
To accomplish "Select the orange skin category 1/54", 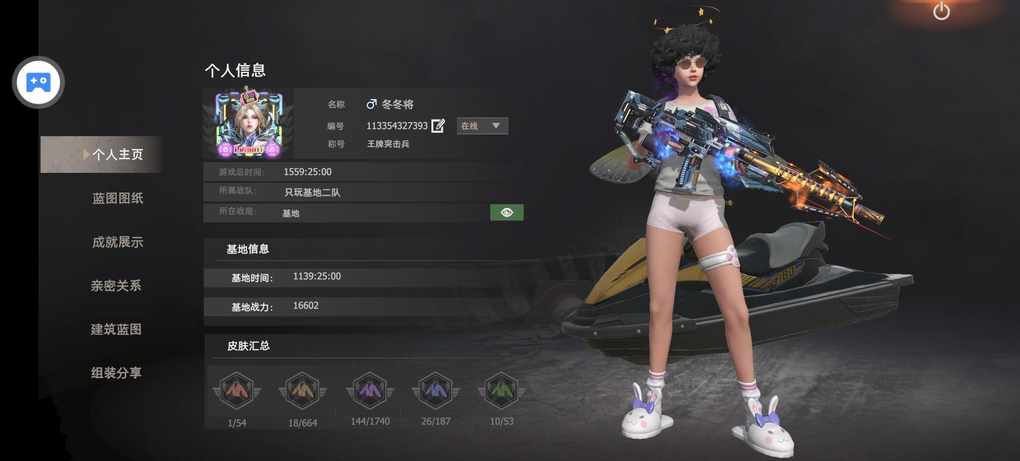I will pos(237,390).
